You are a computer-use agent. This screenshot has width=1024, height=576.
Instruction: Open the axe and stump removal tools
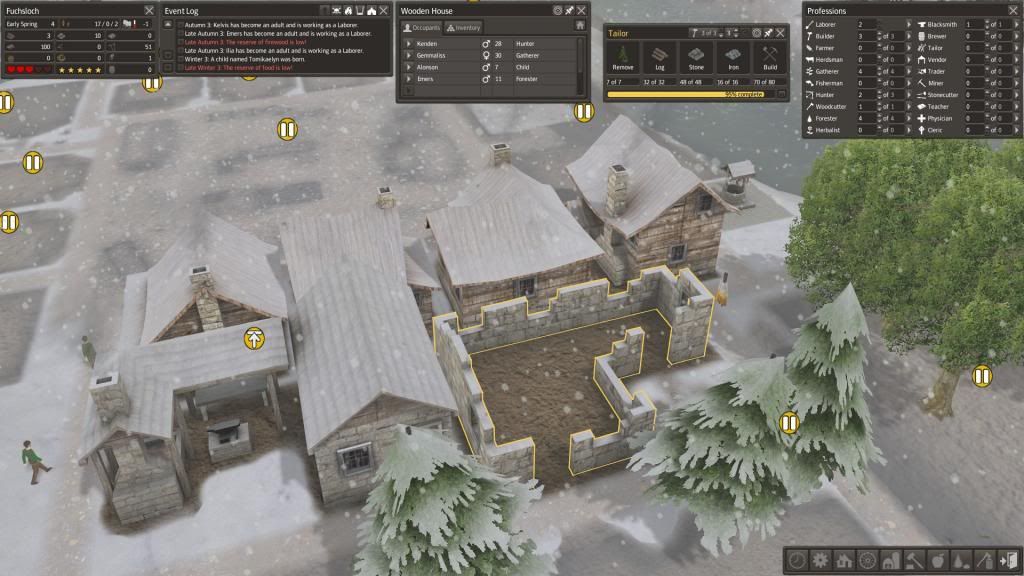coord(986,560)
